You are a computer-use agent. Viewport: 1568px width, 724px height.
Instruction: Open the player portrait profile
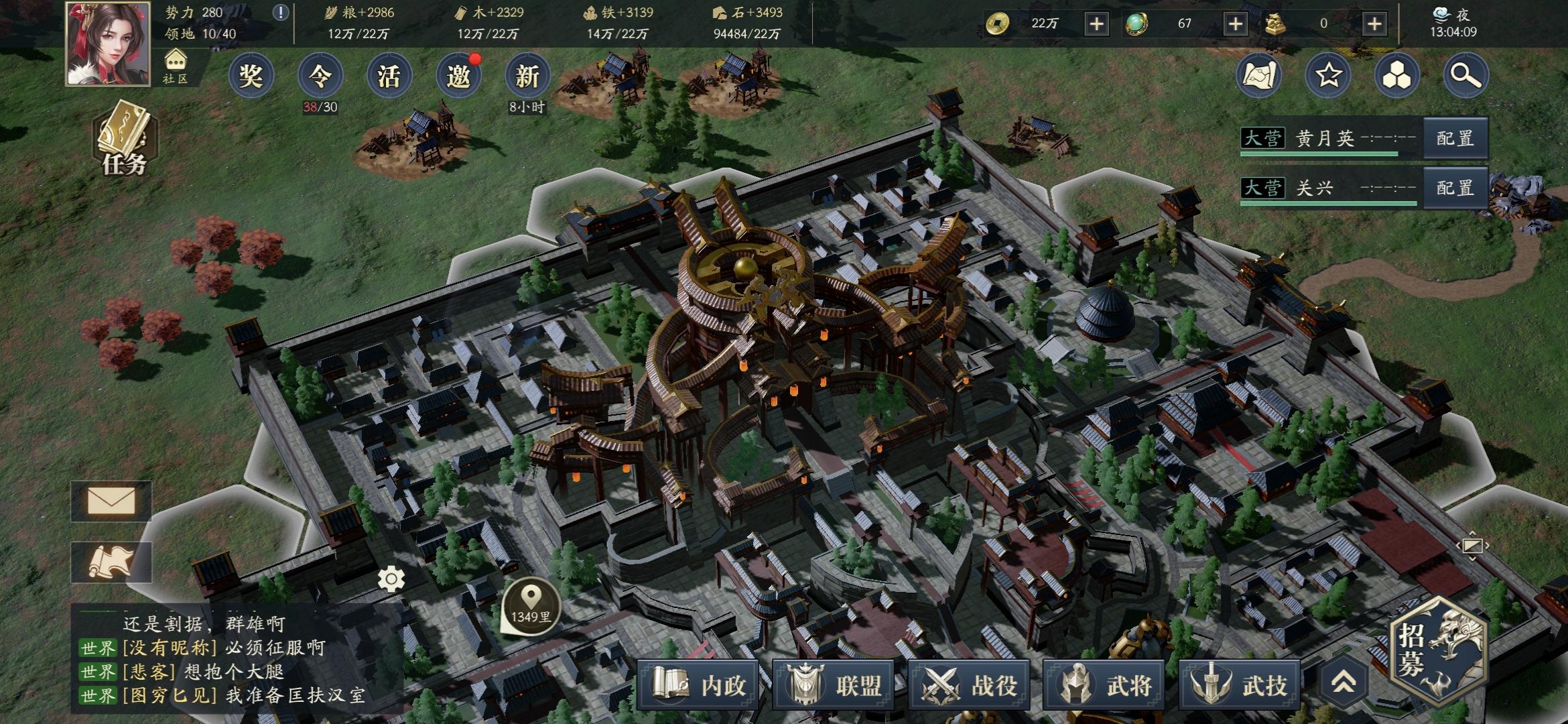pos(107,44)
